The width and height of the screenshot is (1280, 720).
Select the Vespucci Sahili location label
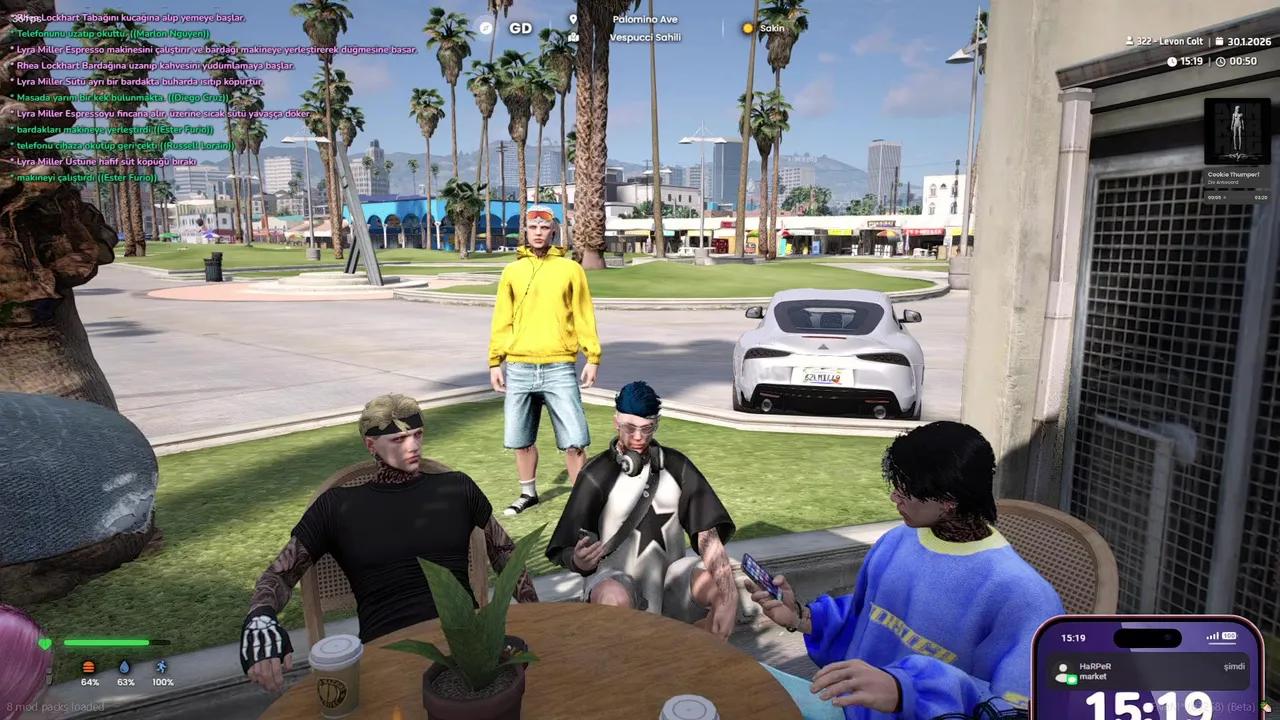pos(645,37)
